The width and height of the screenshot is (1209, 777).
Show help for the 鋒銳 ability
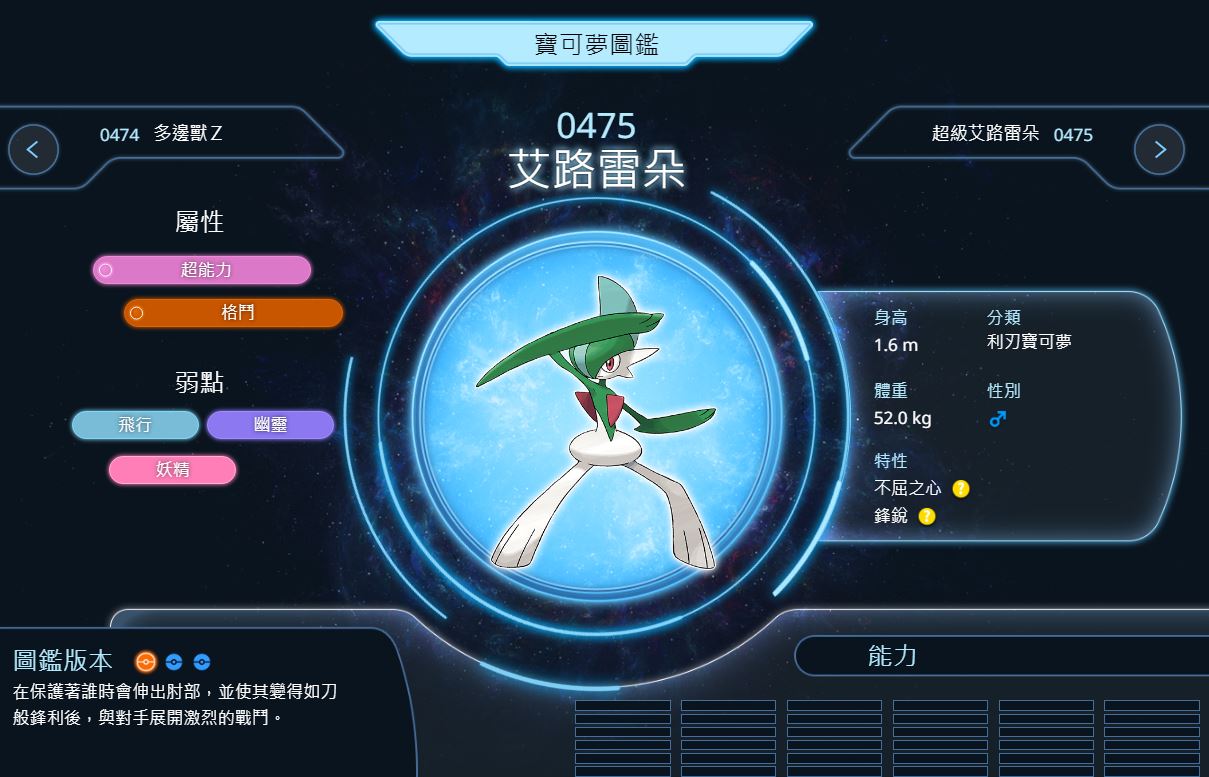(x=927, y=517)
